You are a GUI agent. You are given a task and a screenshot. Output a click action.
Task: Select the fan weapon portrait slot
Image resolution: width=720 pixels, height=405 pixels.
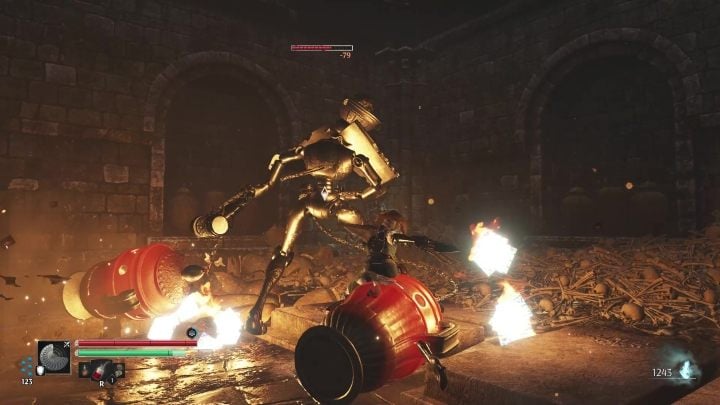pos(53,357)
